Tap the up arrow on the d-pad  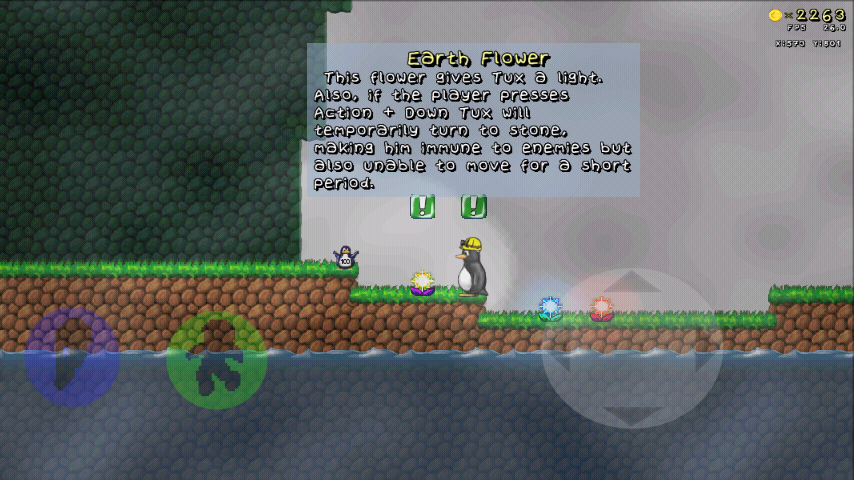(x=631, y=285)
